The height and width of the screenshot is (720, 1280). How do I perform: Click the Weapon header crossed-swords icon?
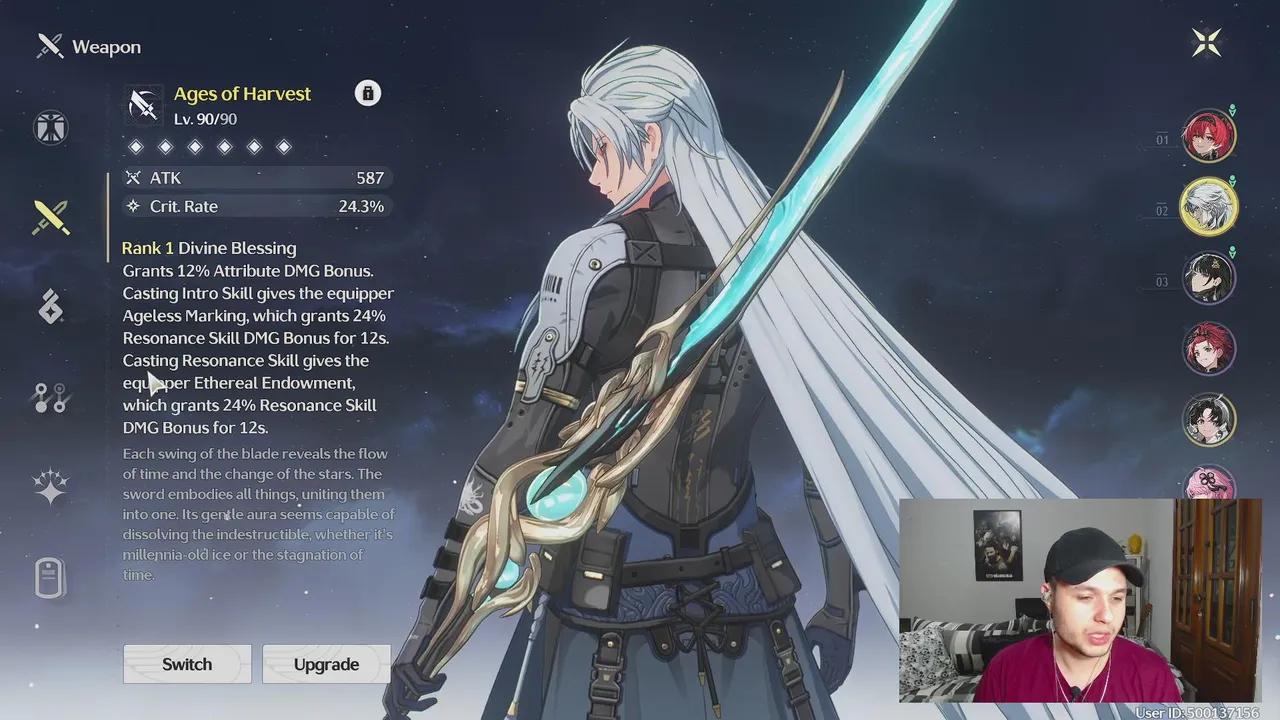(49, 45)
